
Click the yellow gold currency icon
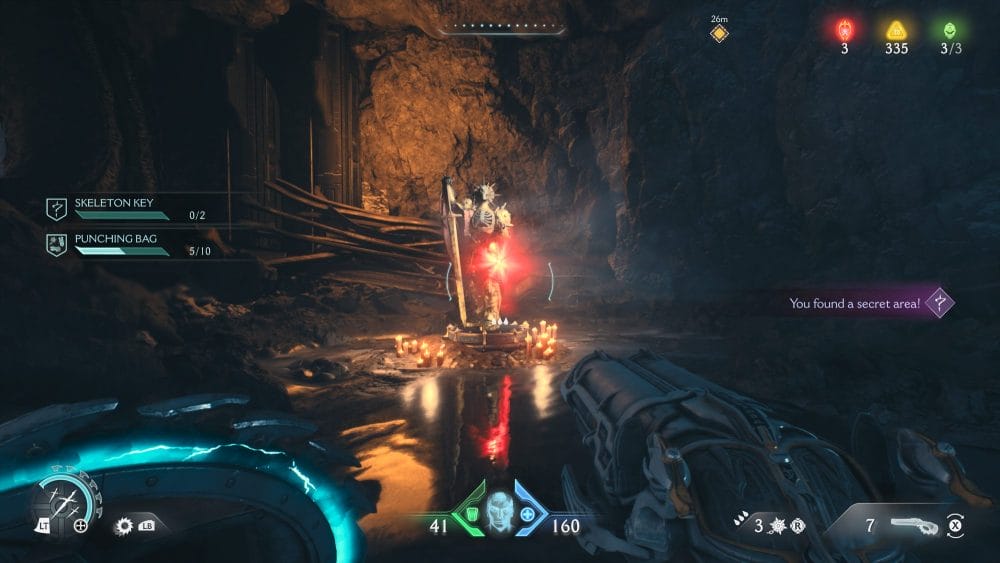point(896,28)
